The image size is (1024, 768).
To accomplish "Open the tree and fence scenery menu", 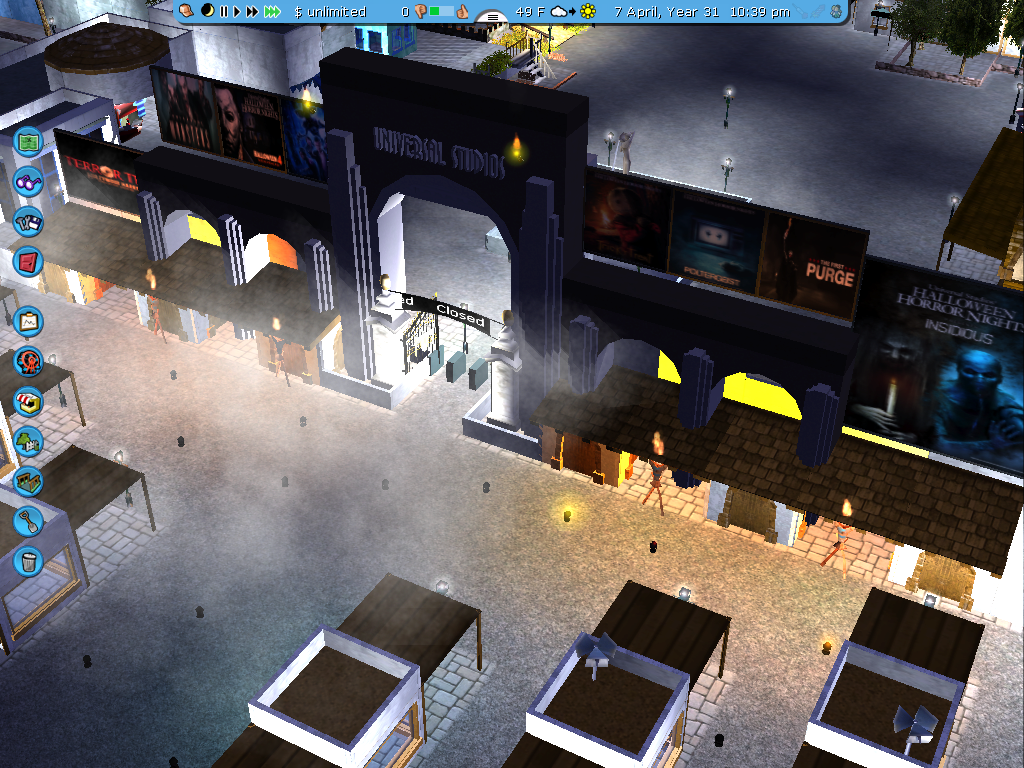I will coord(28,440).
